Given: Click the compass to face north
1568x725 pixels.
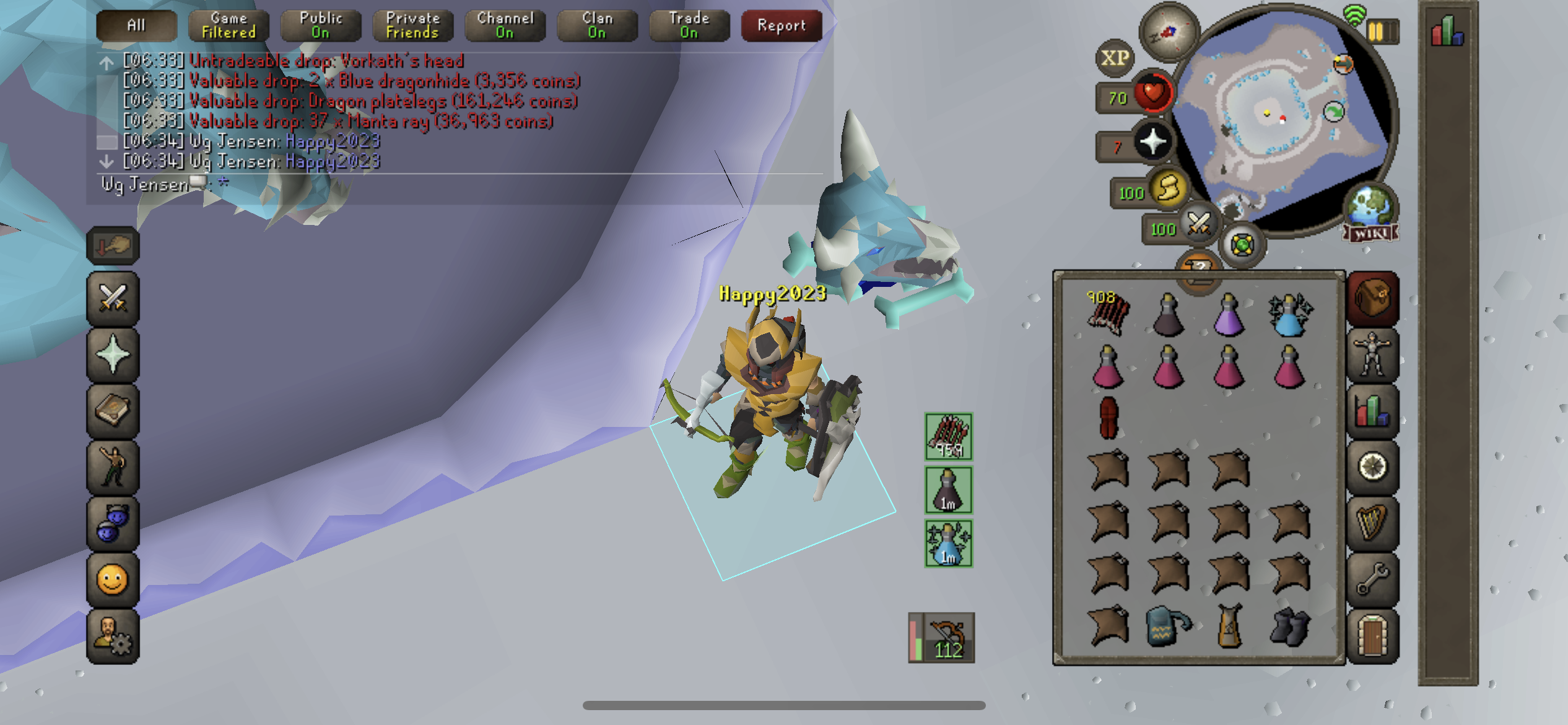Looking at the screenshot, I should [1169, 32].
